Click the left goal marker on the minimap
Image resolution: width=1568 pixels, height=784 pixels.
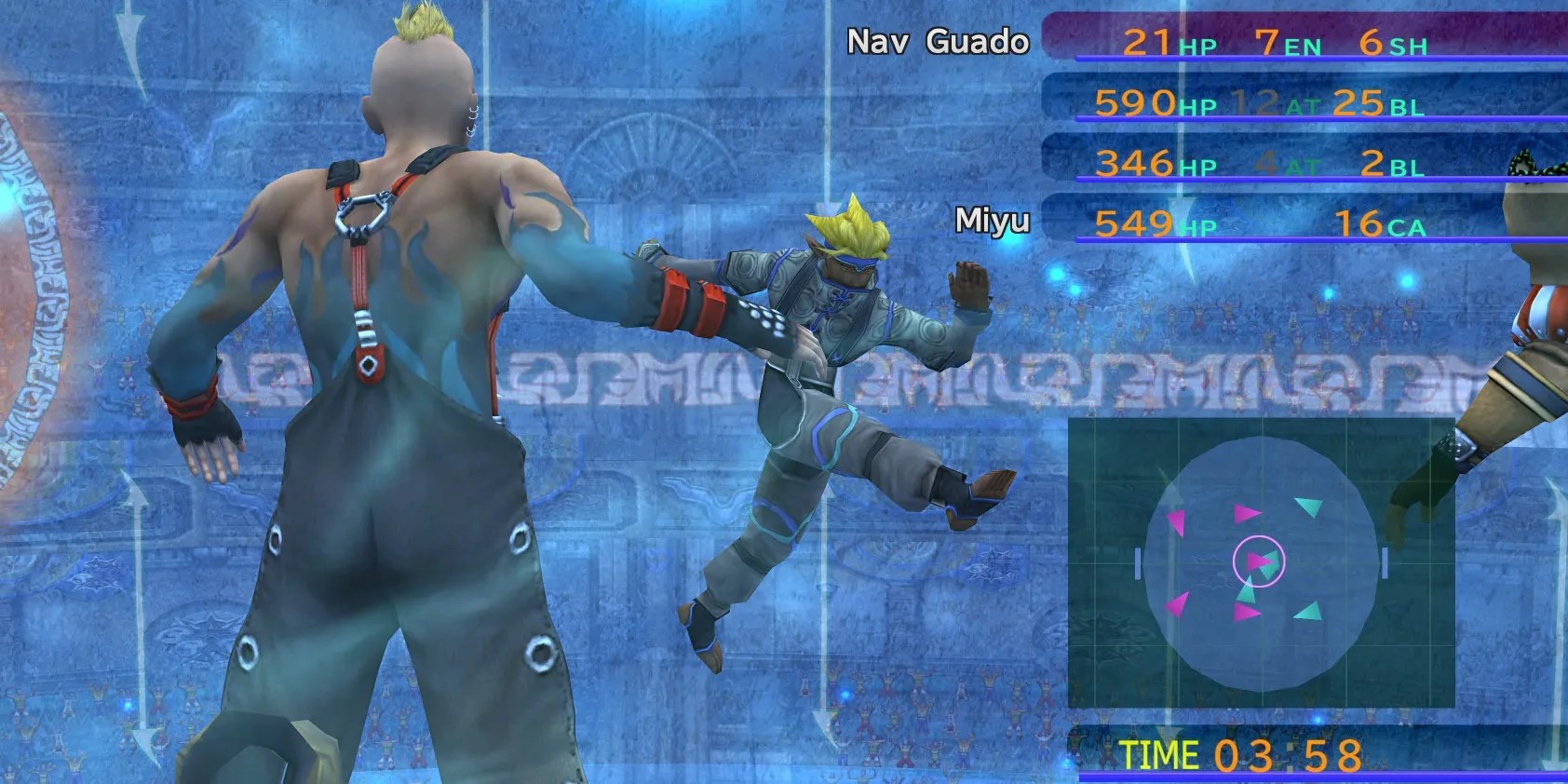click(1137, 561)
